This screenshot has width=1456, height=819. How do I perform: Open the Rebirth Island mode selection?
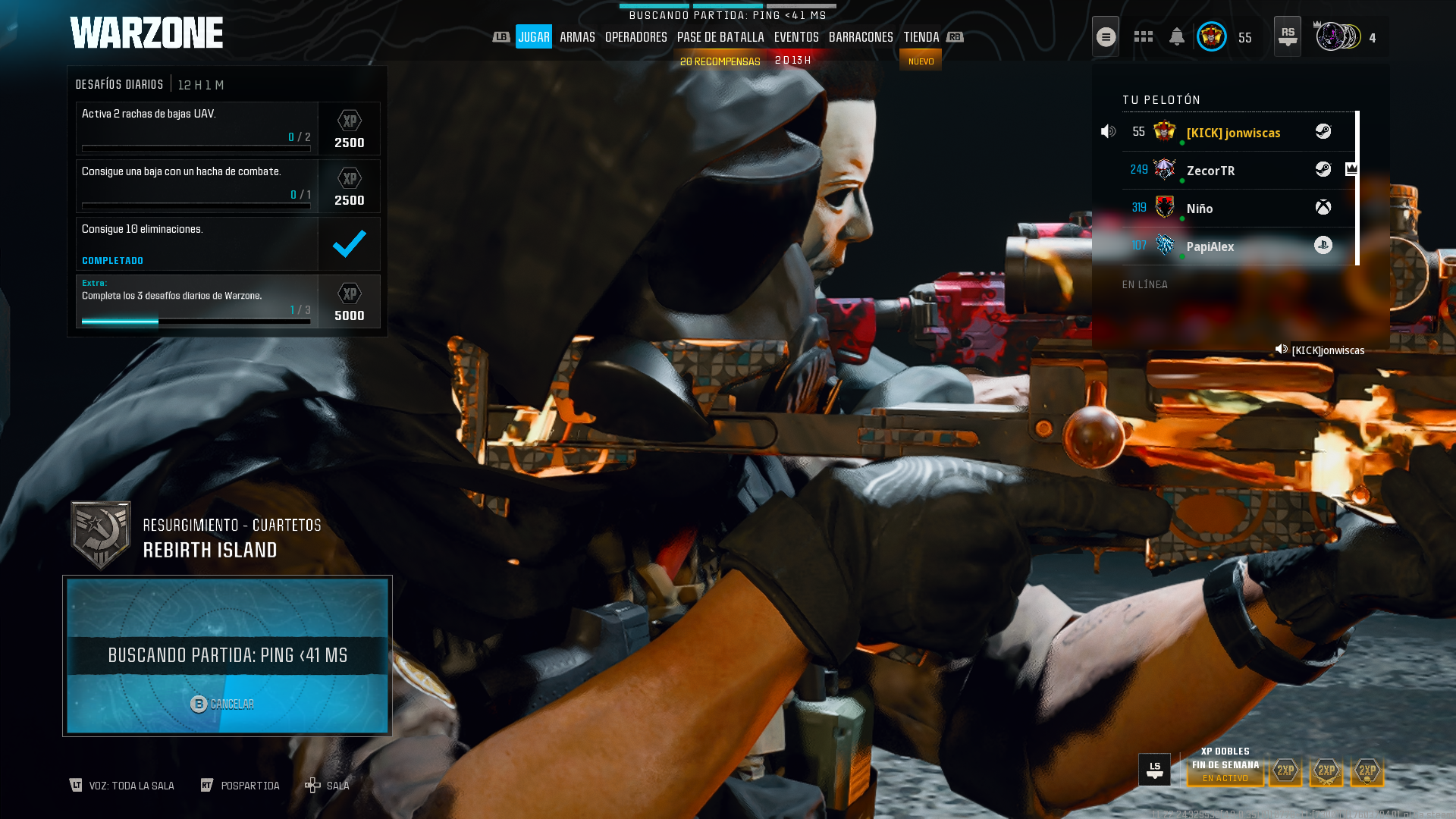click(x=209, y=538)
